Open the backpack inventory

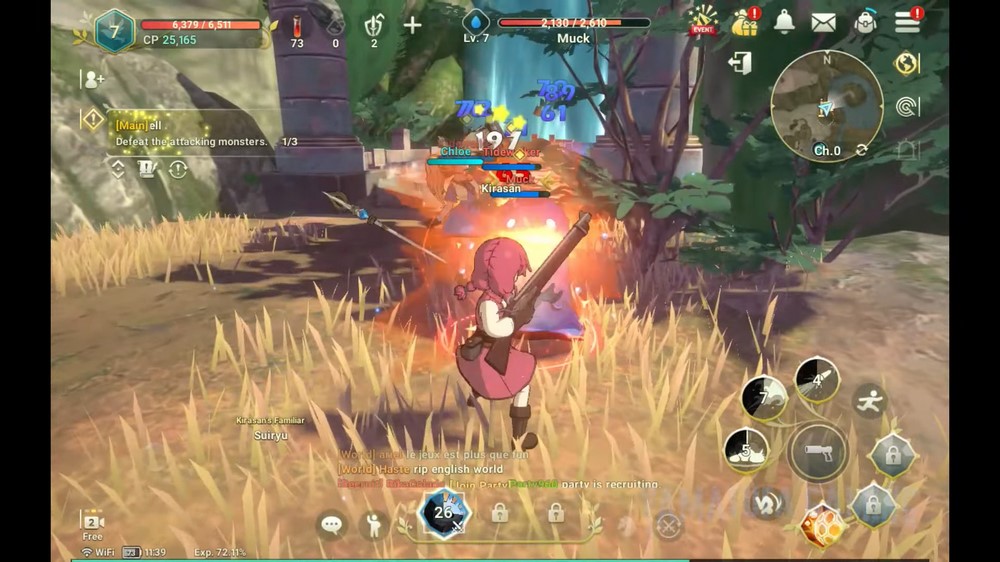[x=866, y=22]
